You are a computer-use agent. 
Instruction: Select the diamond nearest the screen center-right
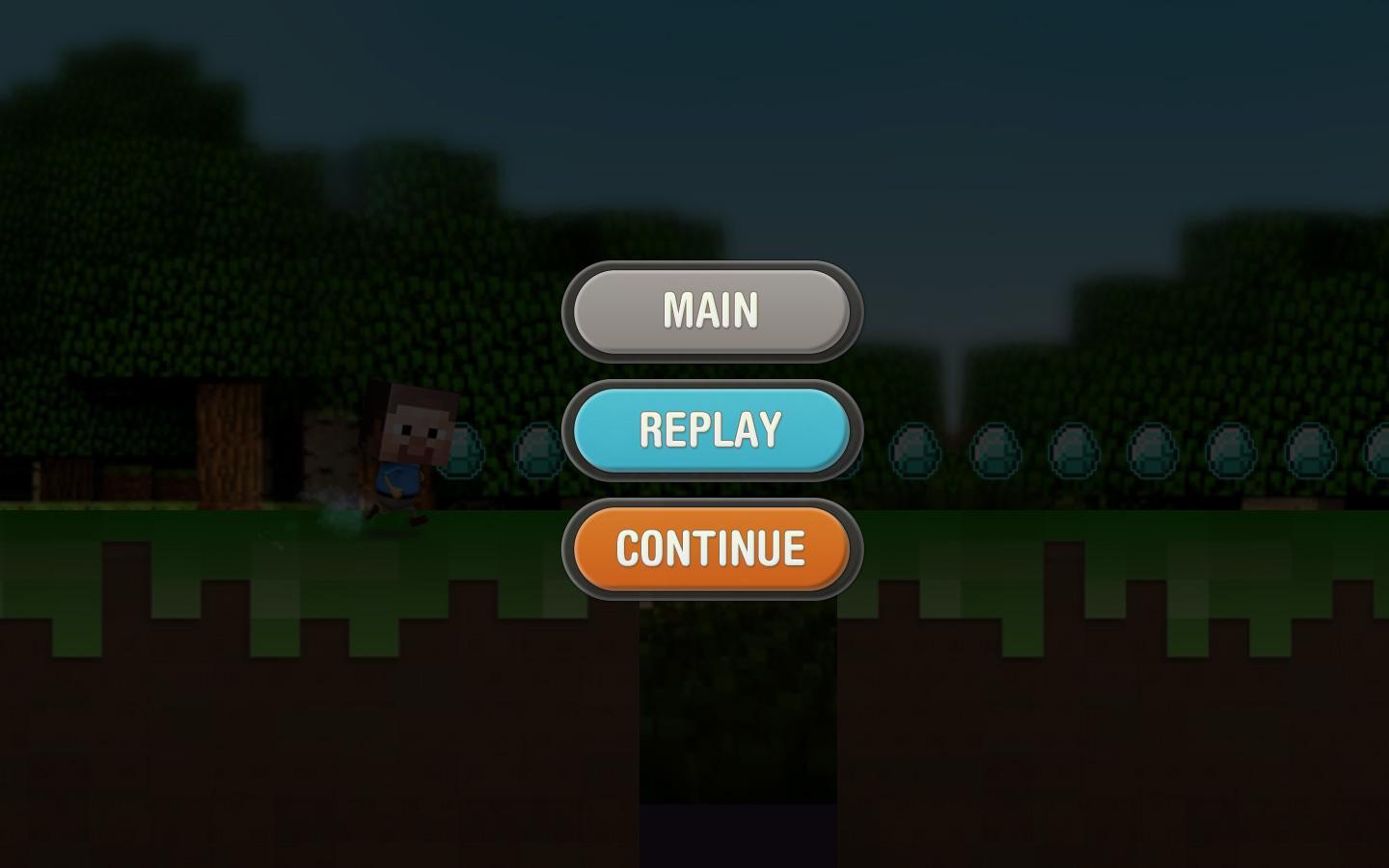(x=1076, y=451)
